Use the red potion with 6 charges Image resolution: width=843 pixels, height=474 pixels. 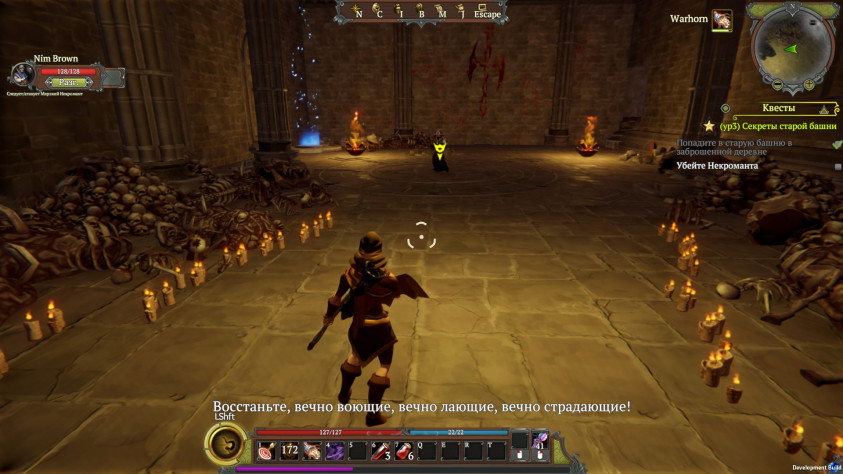click(x=403, y=451)
